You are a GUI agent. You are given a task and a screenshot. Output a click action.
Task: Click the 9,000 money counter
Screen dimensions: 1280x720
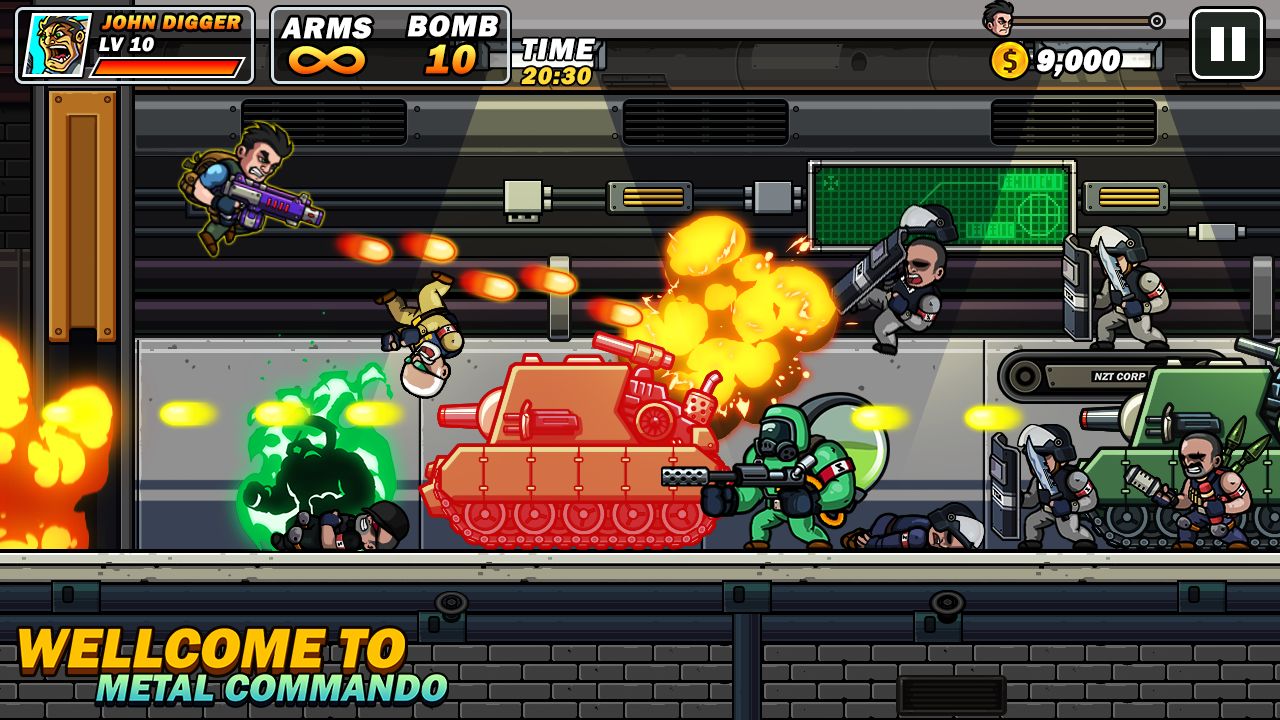pos(1080,60)
